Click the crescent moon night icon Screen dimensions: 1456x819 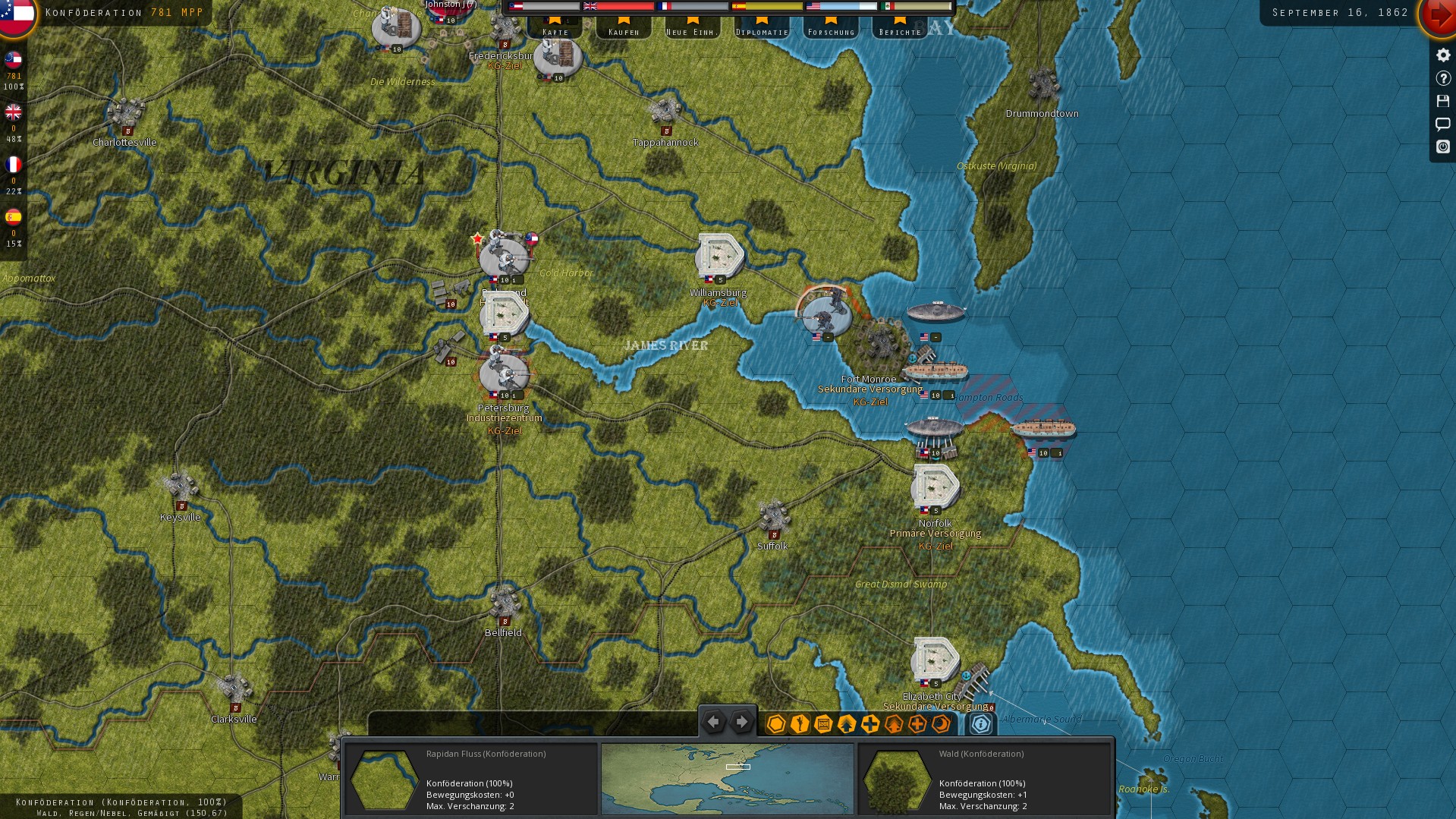coord(941,725)
